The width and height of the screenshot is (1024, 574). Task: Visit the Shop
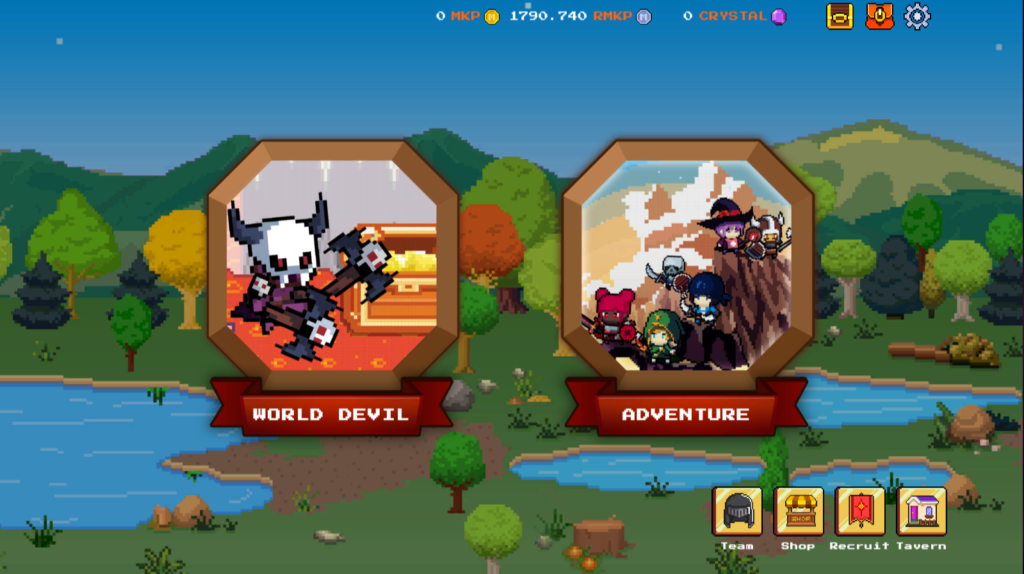pos(798,511)
